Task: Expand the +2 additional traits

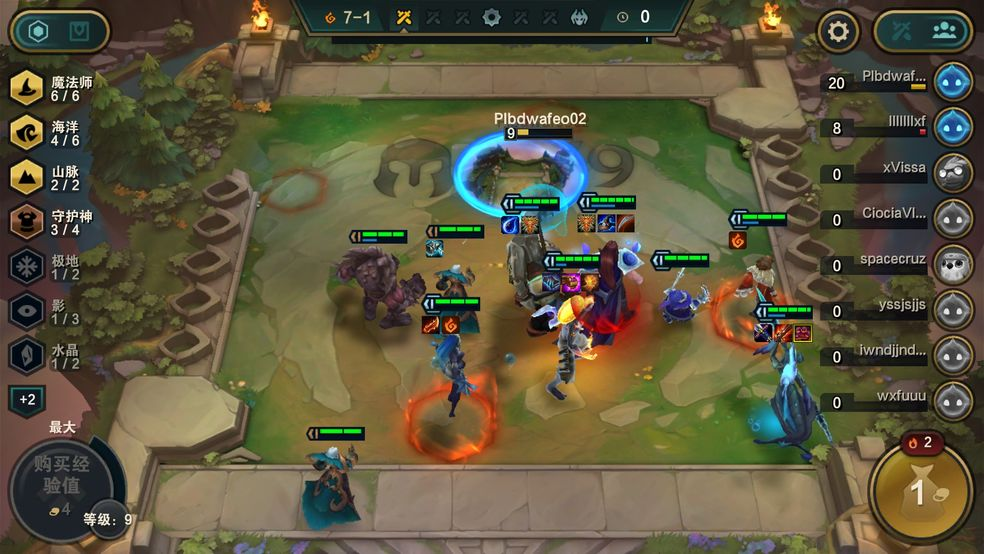Action: coord(27,400)
